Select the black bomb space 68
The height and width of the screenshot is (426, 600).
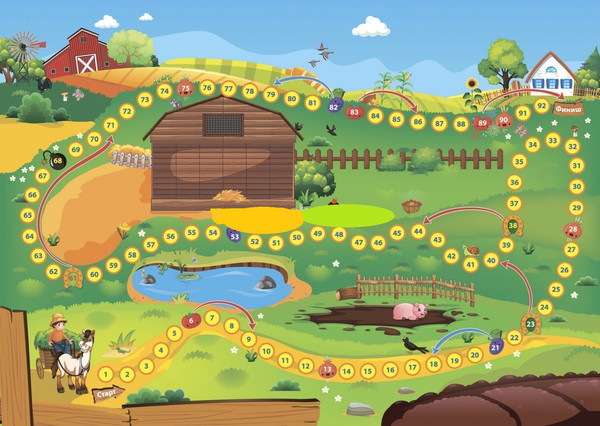57,160
